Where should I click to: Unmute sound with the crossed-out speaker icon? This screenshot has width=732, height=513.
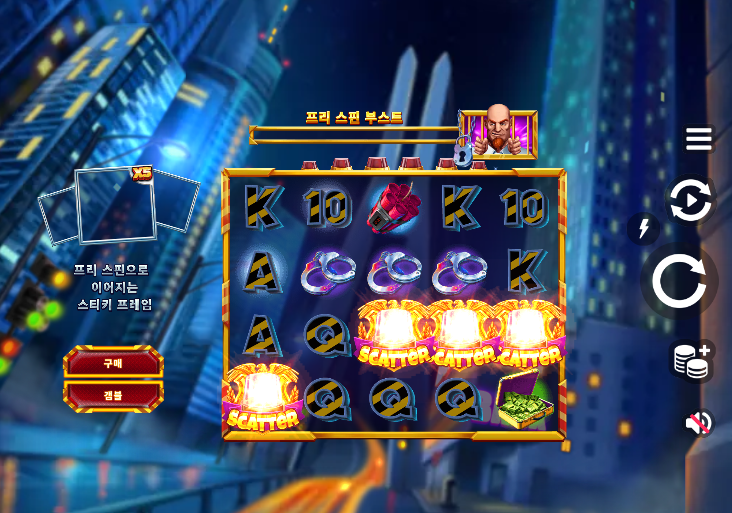pyautogui.click(x=697, y=423)
